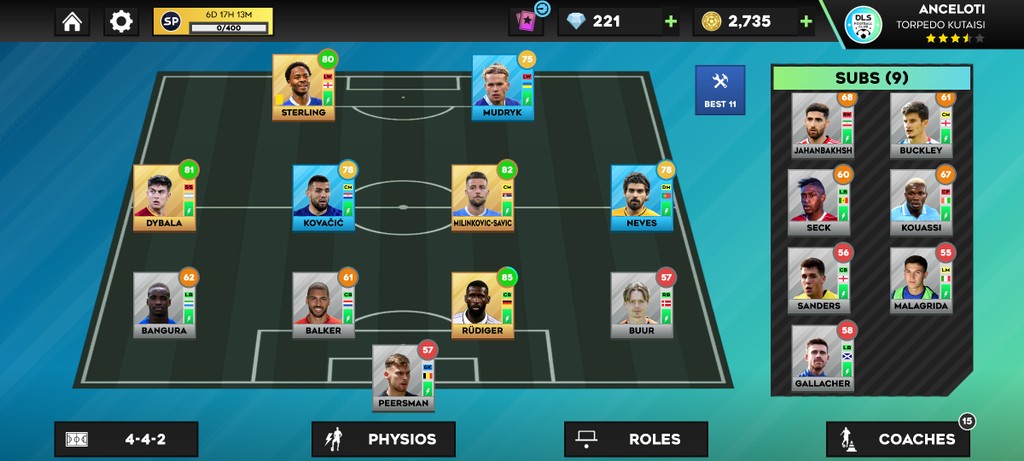1024x461 pixels.
Task: Open the settings gear
Action: [121, 22]
